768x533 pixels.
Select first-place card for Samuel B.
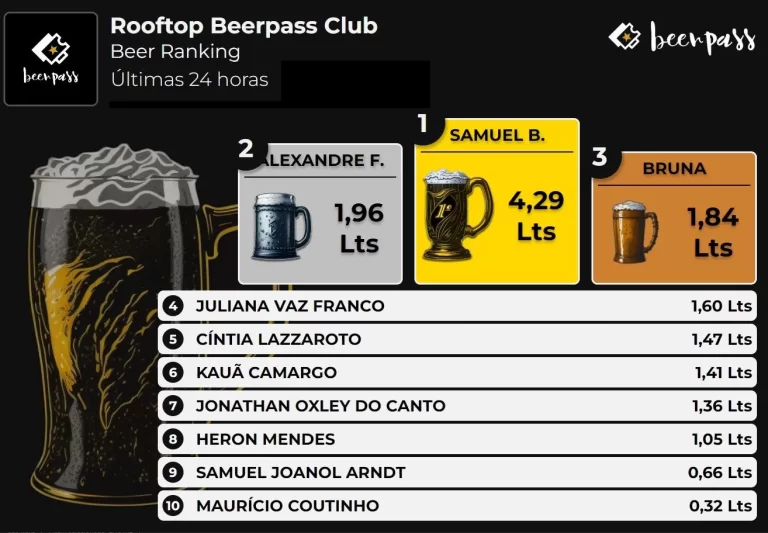pyautogui.click(x=497, y=202)
